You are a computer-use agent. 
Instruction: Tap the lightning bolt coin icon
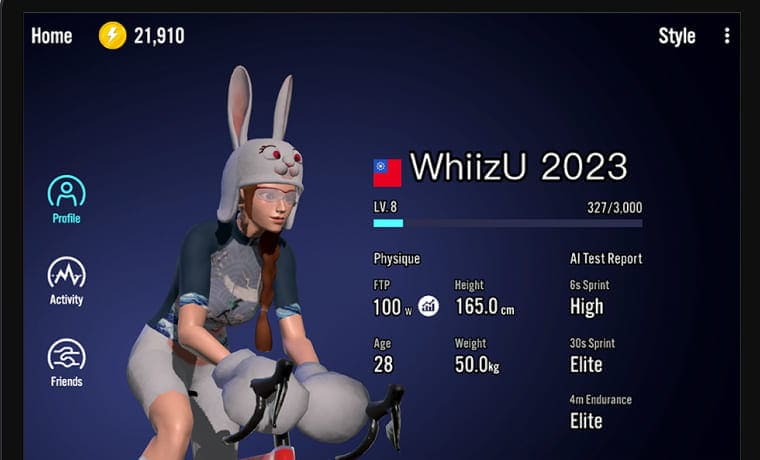click(112, 36)
